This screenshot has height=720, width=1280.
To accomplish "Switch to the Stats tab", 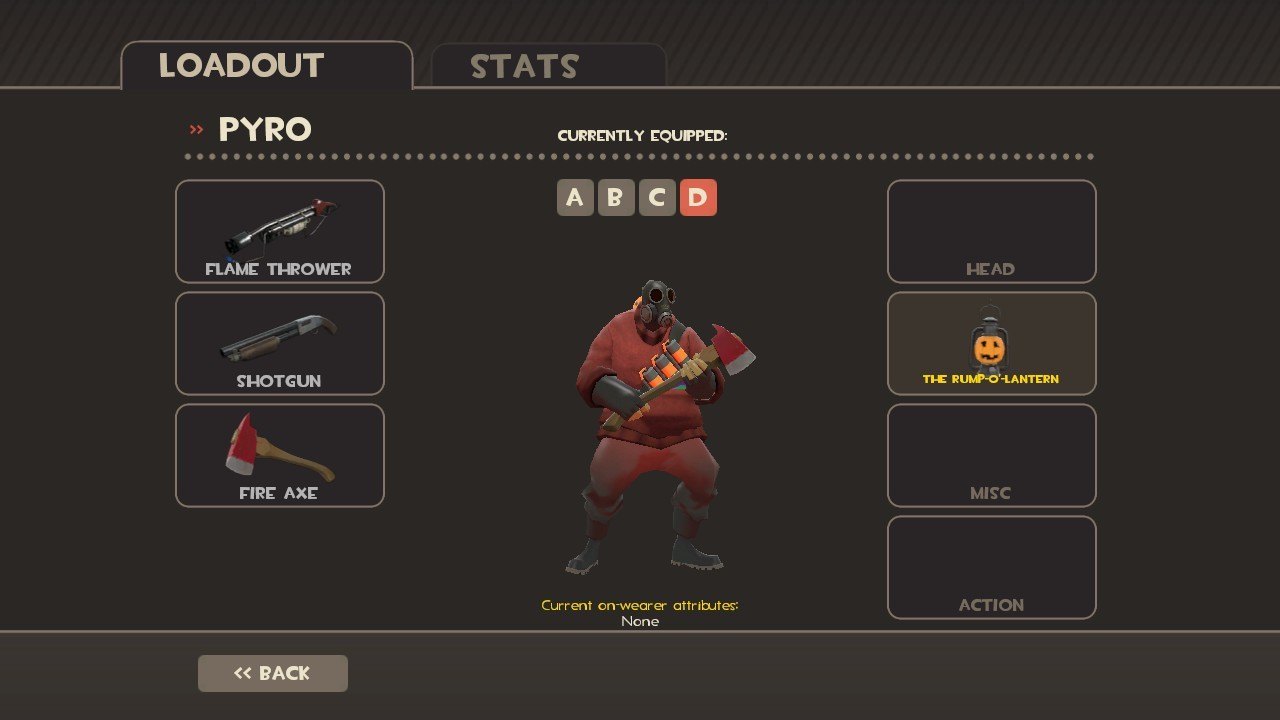I will pyautogui.click(x=548, y=66).
